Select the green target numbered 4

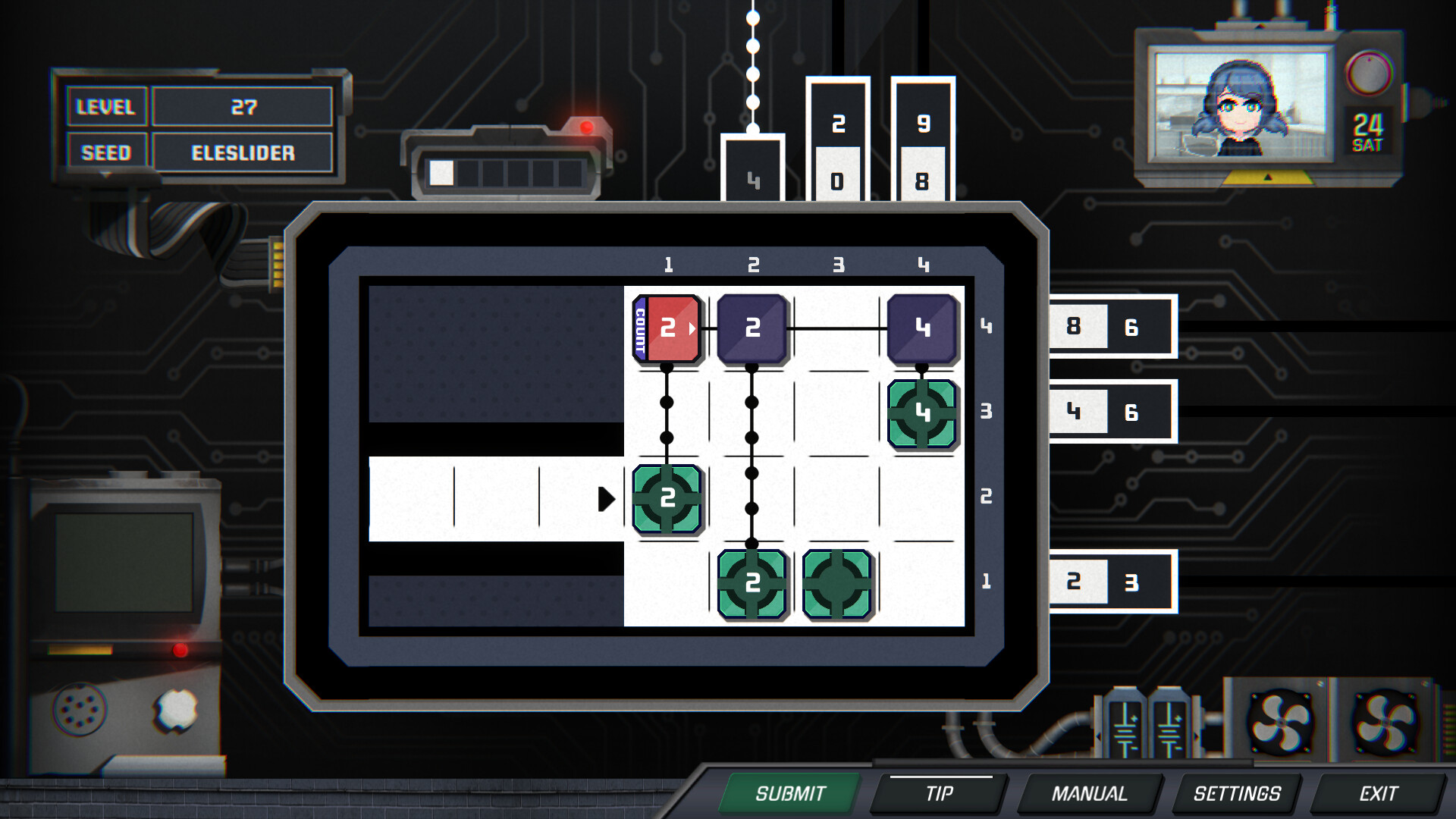[x=922, y=413]
